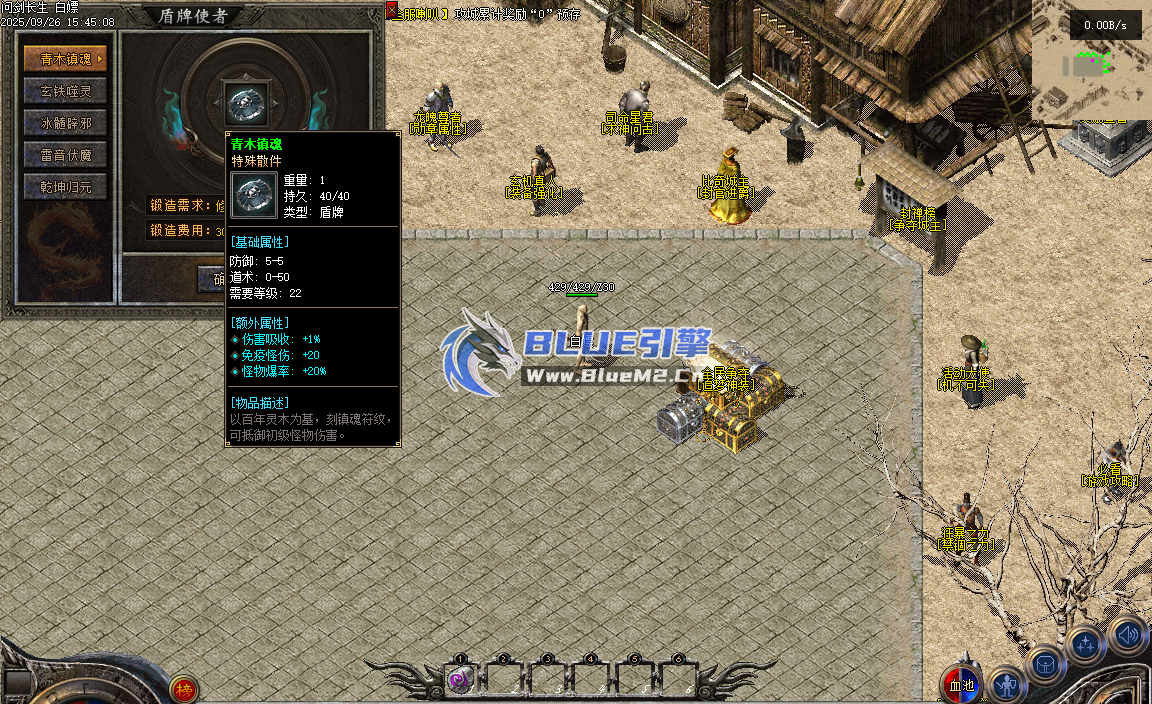
Task: Open the character equipment icon
Action: [x=1007, y=685]
